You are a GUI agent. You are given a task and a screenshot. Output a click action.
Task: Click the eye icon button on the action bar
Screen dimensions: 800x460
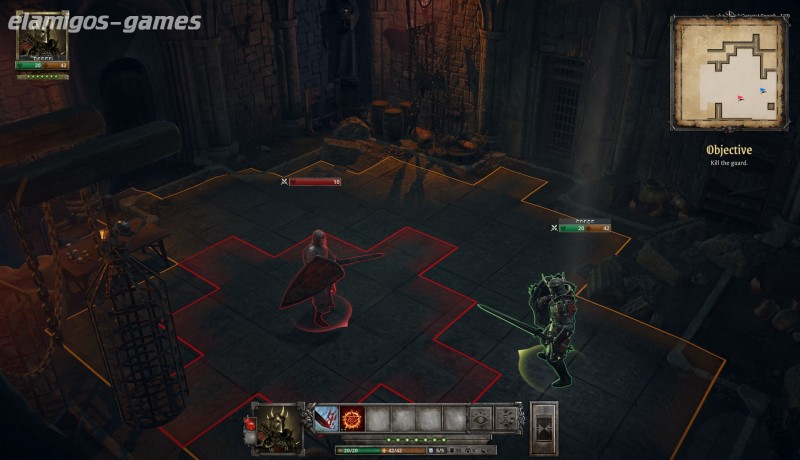pyautogui.click(x=481, y=419)
